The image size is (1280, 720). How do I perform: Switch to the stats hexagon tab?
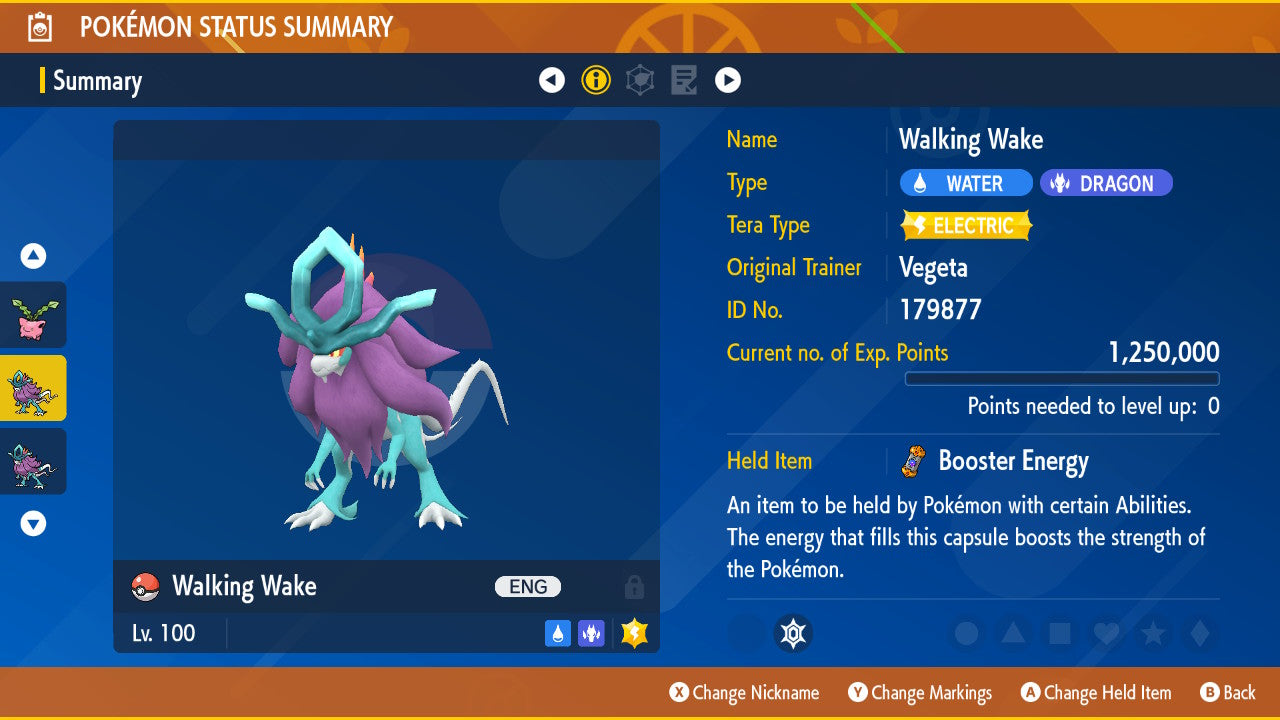click(640, 80)
